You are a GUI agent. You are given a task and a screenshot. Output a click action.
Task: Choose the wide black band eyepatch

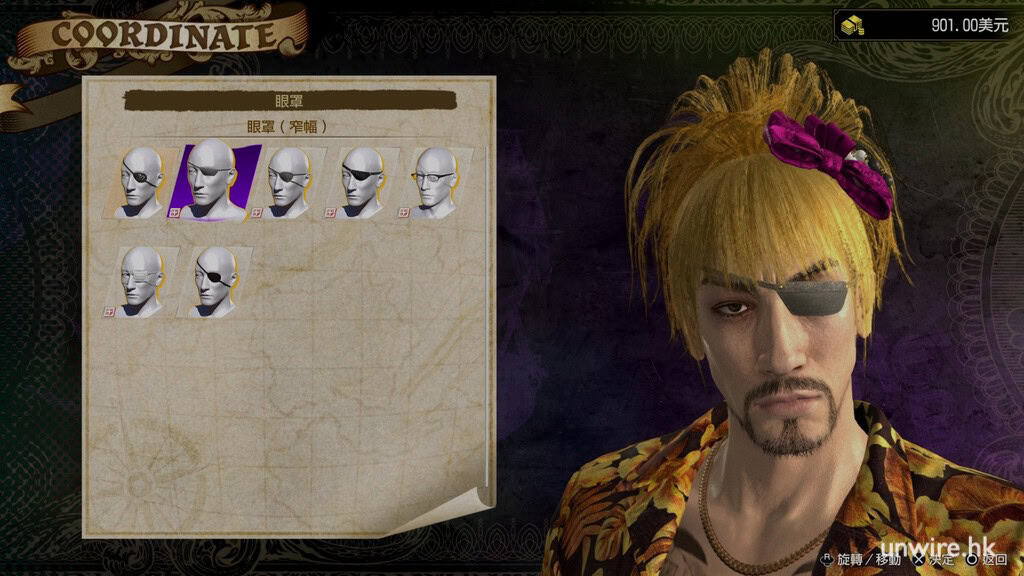(361, 181)
